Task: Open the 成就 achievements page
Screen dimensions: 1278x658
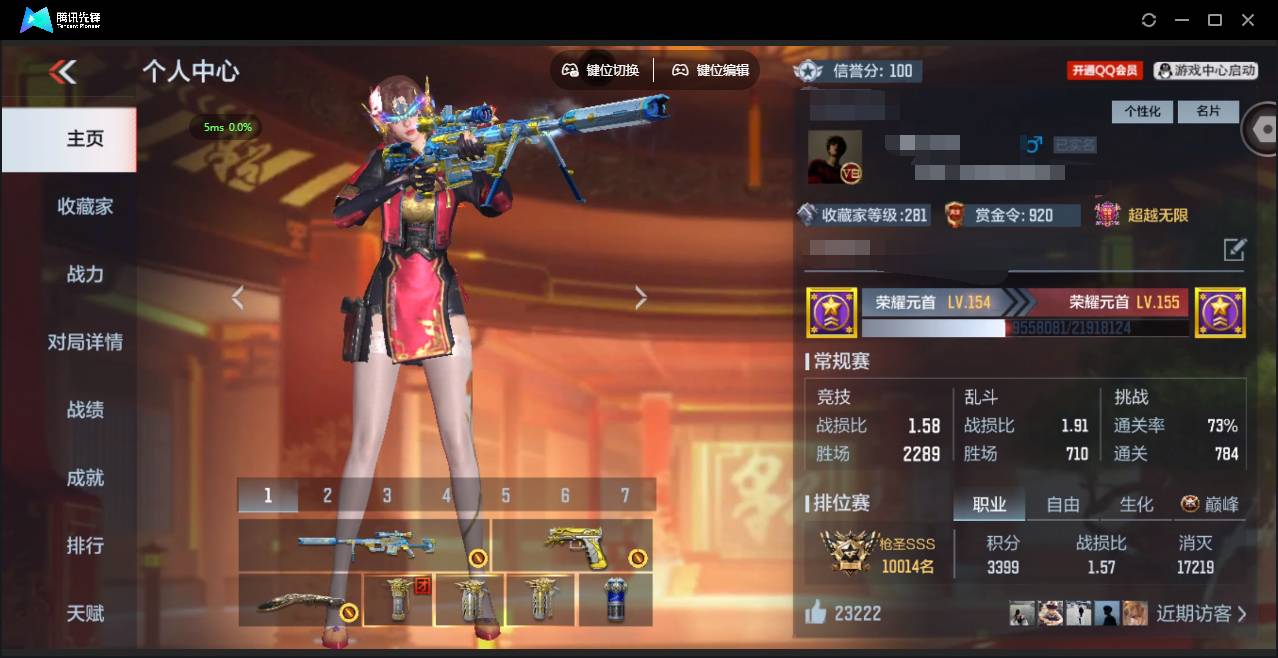Action: [85, 478]
